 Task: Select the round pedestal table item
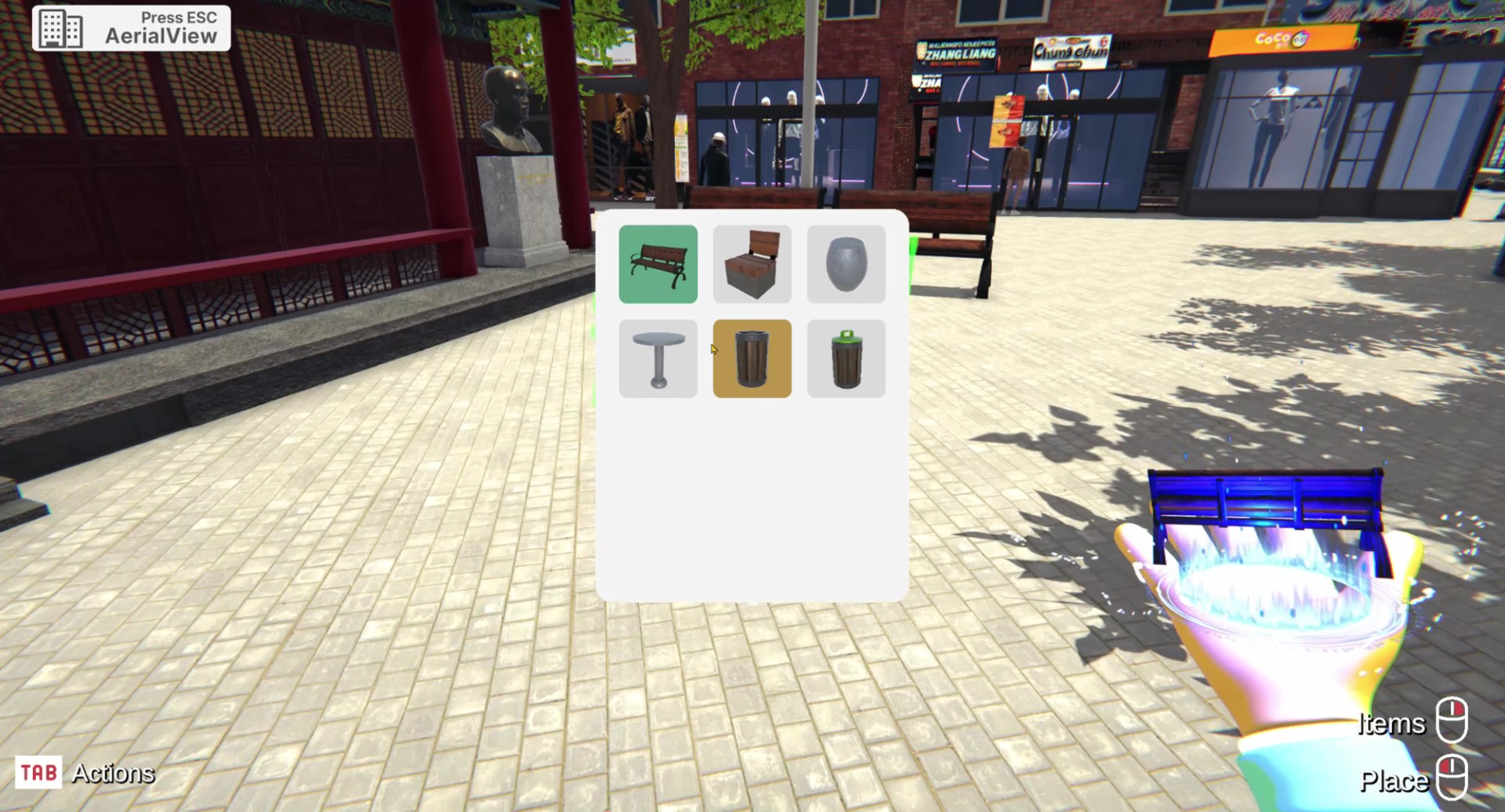click(x=658, y=358)
